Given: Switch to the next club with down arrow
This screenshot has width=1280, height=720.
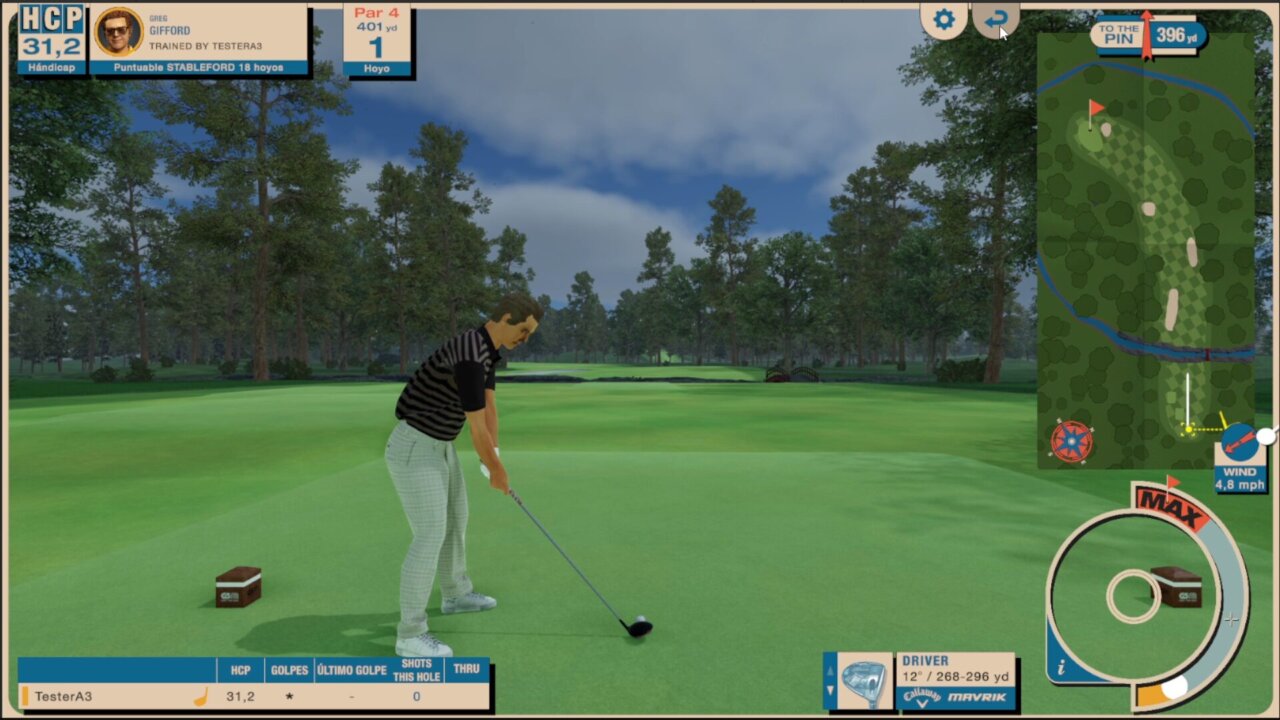Looking at the screenshot, I should click(x=829, y=692).
